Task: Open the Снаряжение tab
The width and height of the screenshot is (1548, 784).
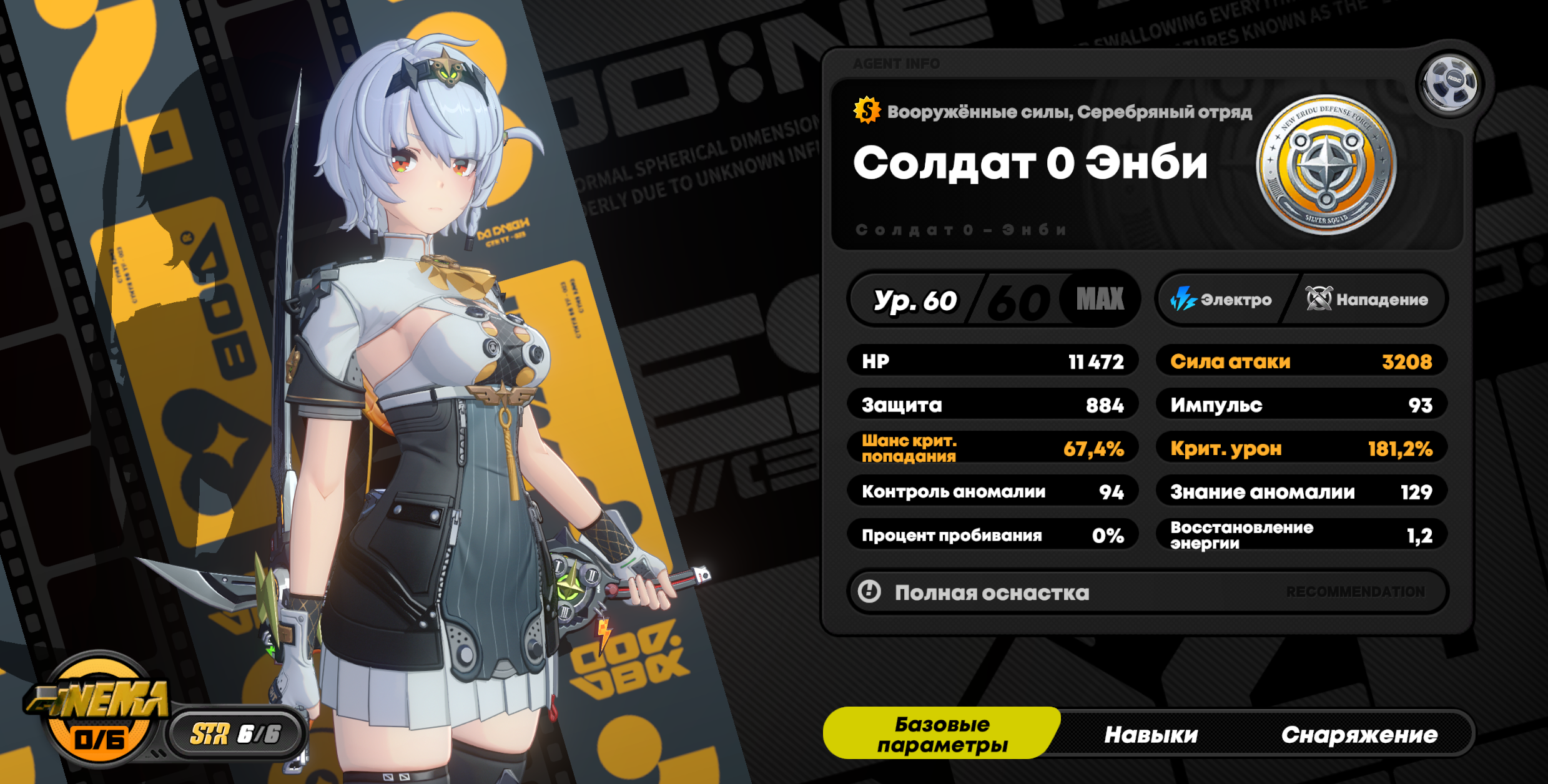Action: [x=1359, y=735]
